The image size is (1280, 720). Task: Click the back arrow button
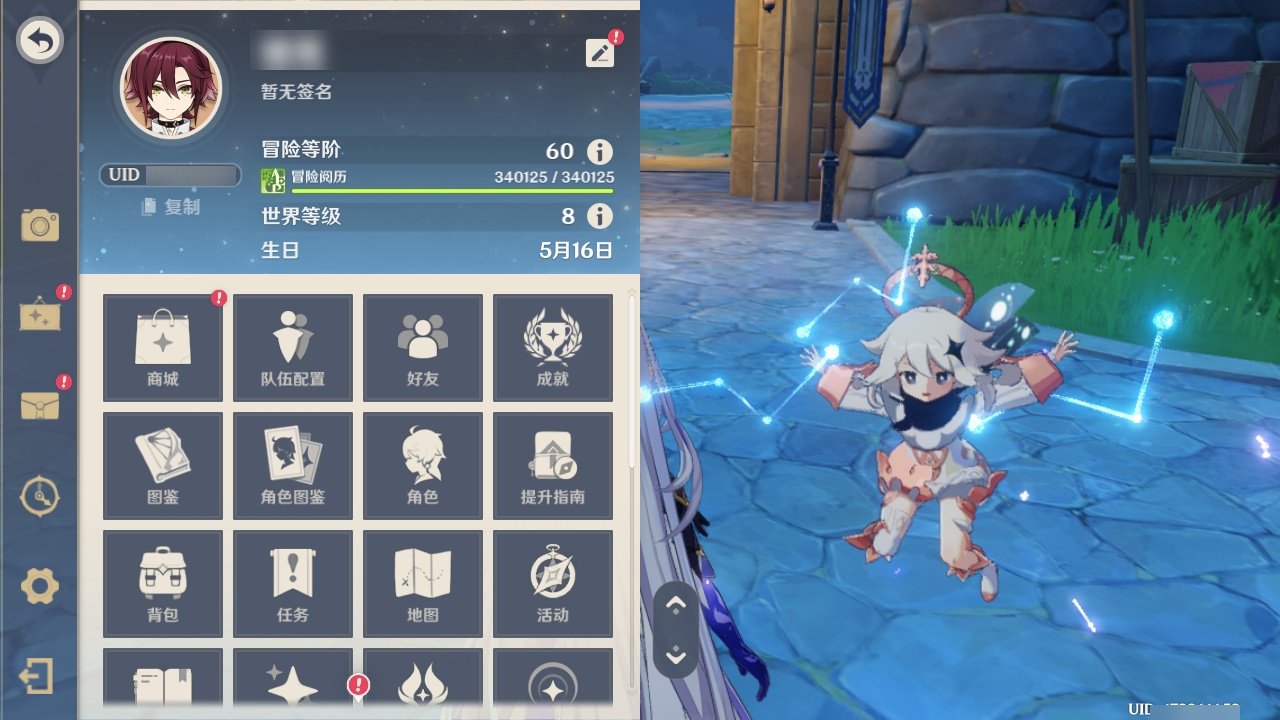click(x=40, y=41)
